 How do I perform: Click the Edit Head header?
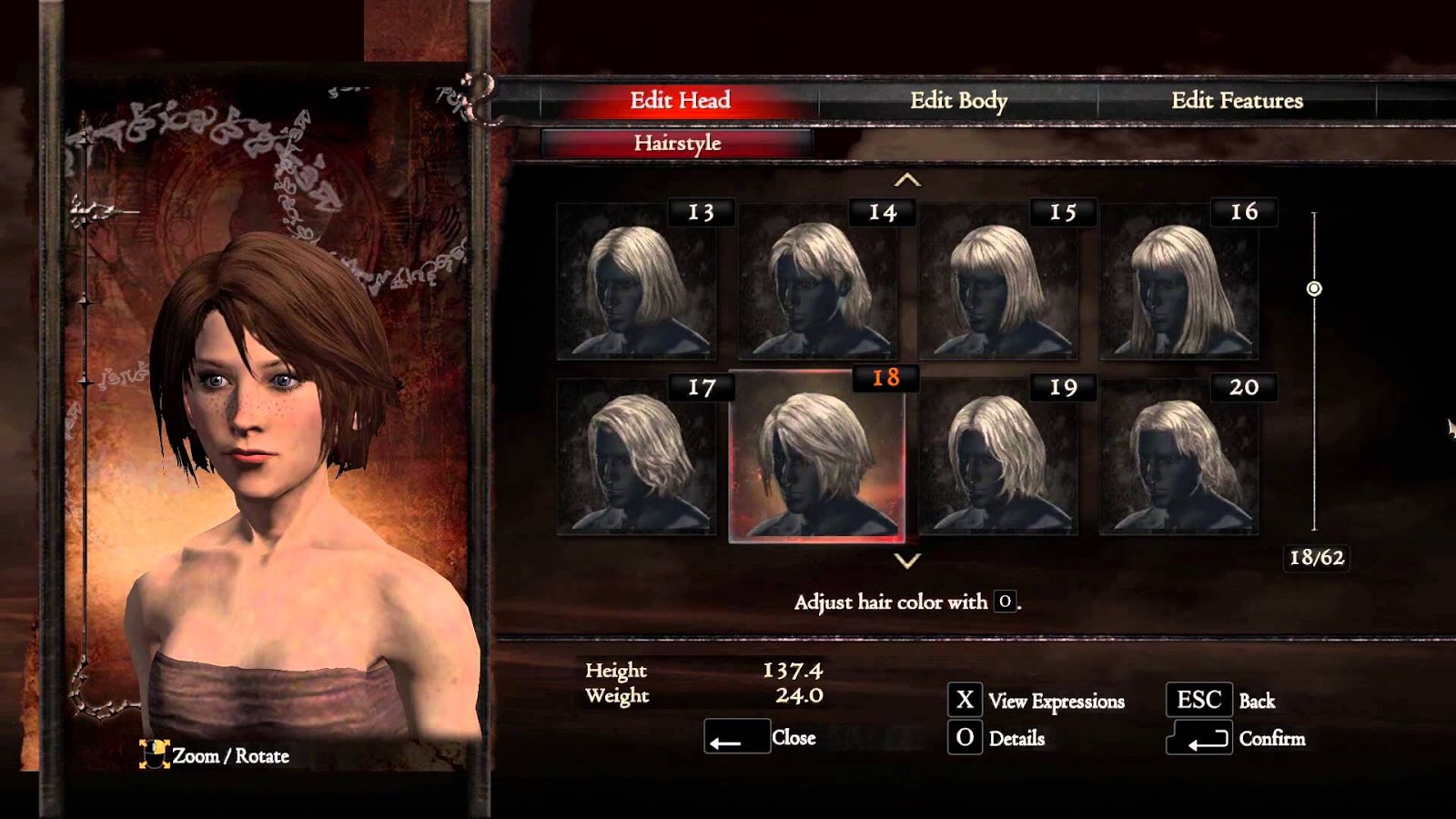pyautogui.click(x=681, y=100)
